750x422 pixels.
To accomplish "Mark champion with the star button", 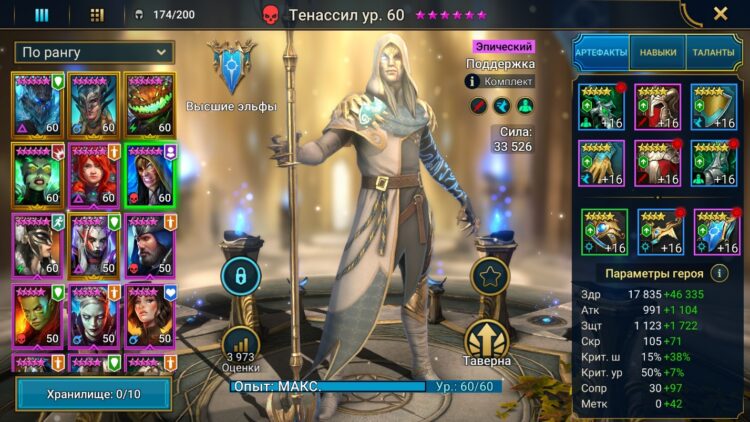I will (488, 278).
